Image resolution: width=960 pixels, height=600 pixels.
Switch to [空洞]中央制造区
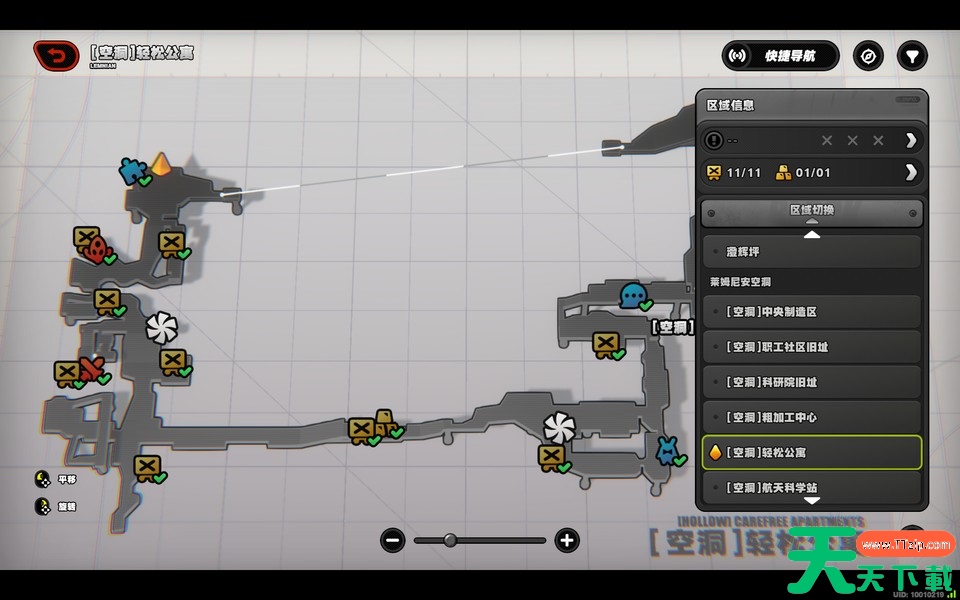(x=811, y=312)
